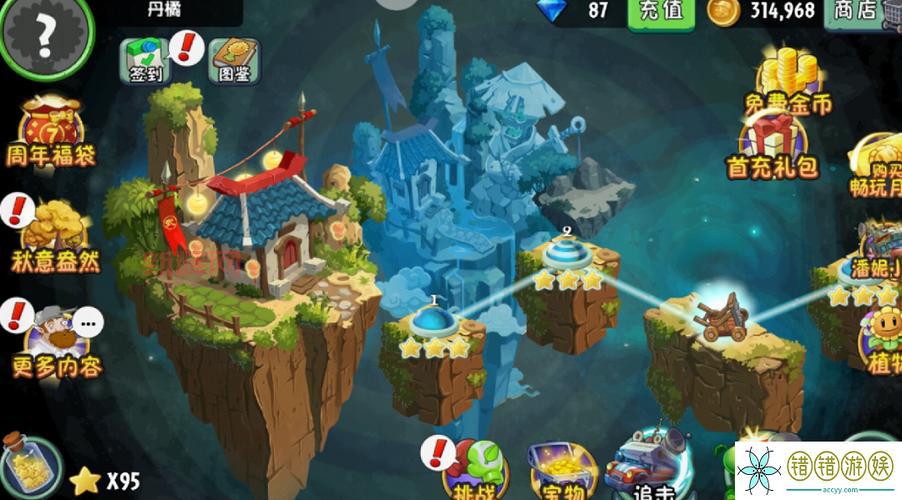Open the 追击 truck mode
The height and width of the screenshot is (500, 902).
pos(650,468)
